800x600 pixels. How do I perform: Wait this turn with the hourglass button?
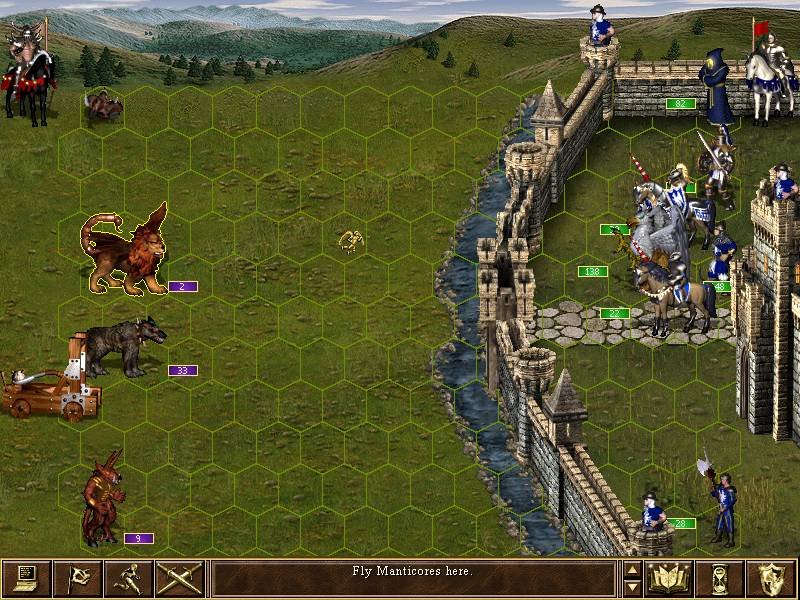[x=721, y=578]
